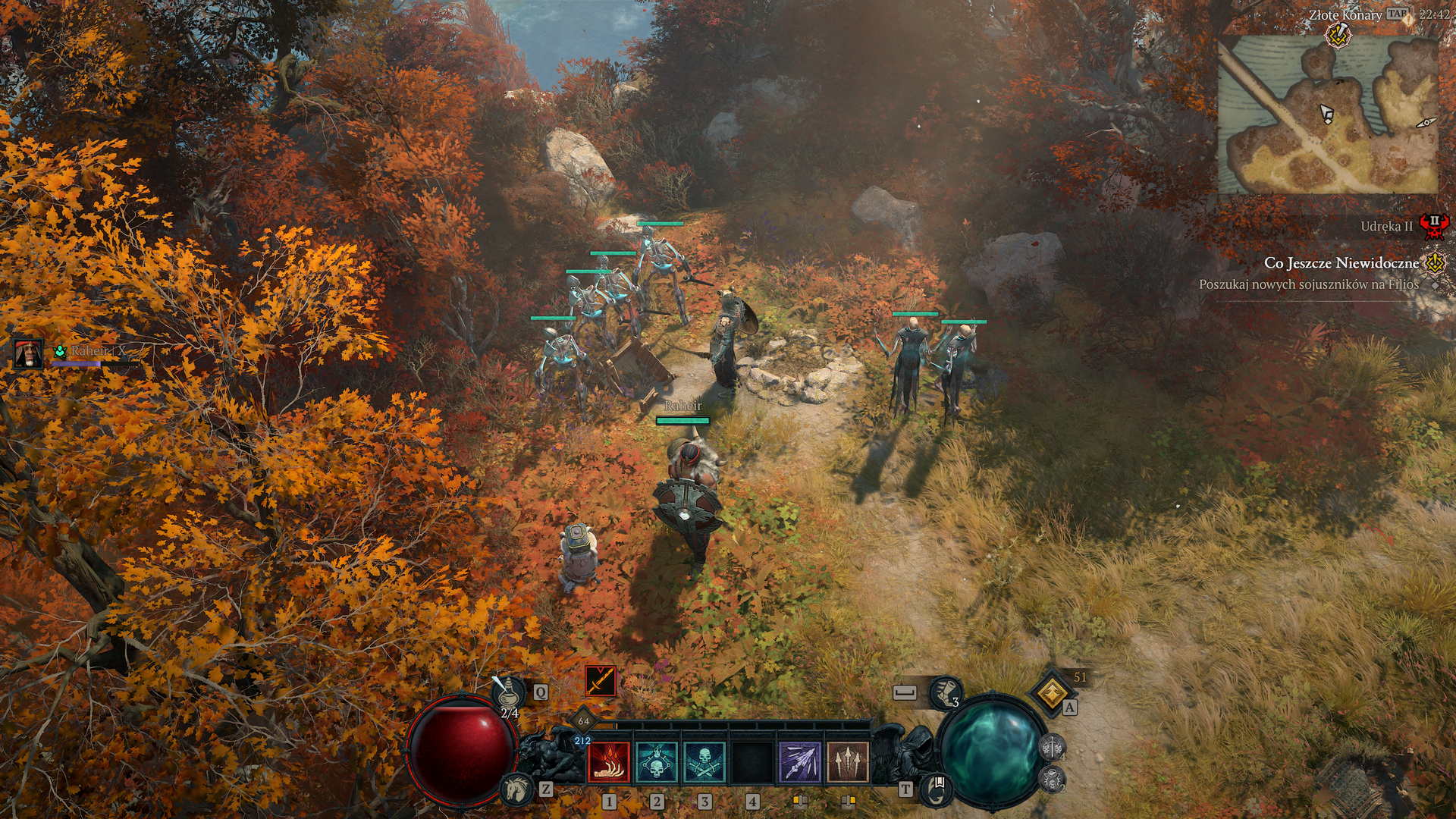Open the minimap of Złote Konary

pyautogui.click(x=1327, y=115)
